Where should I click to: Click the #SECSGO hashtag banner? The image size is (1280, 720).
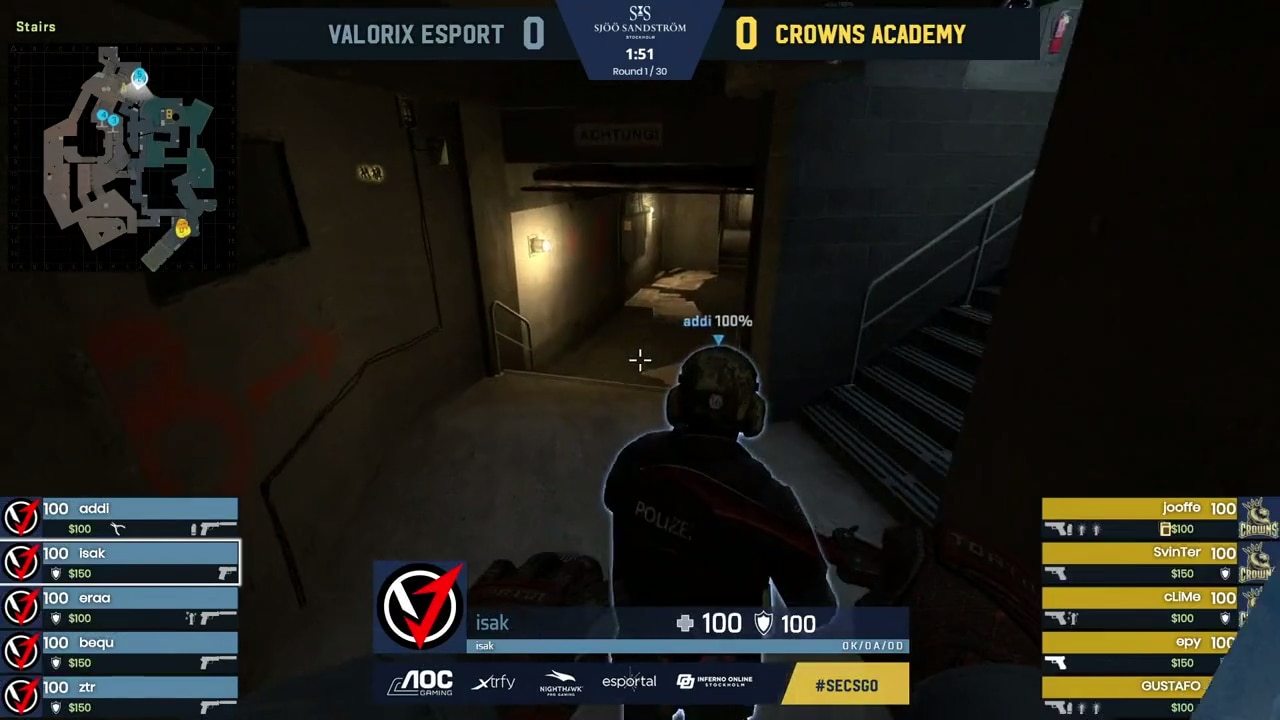pyautogui.click(x=846, y=685)
